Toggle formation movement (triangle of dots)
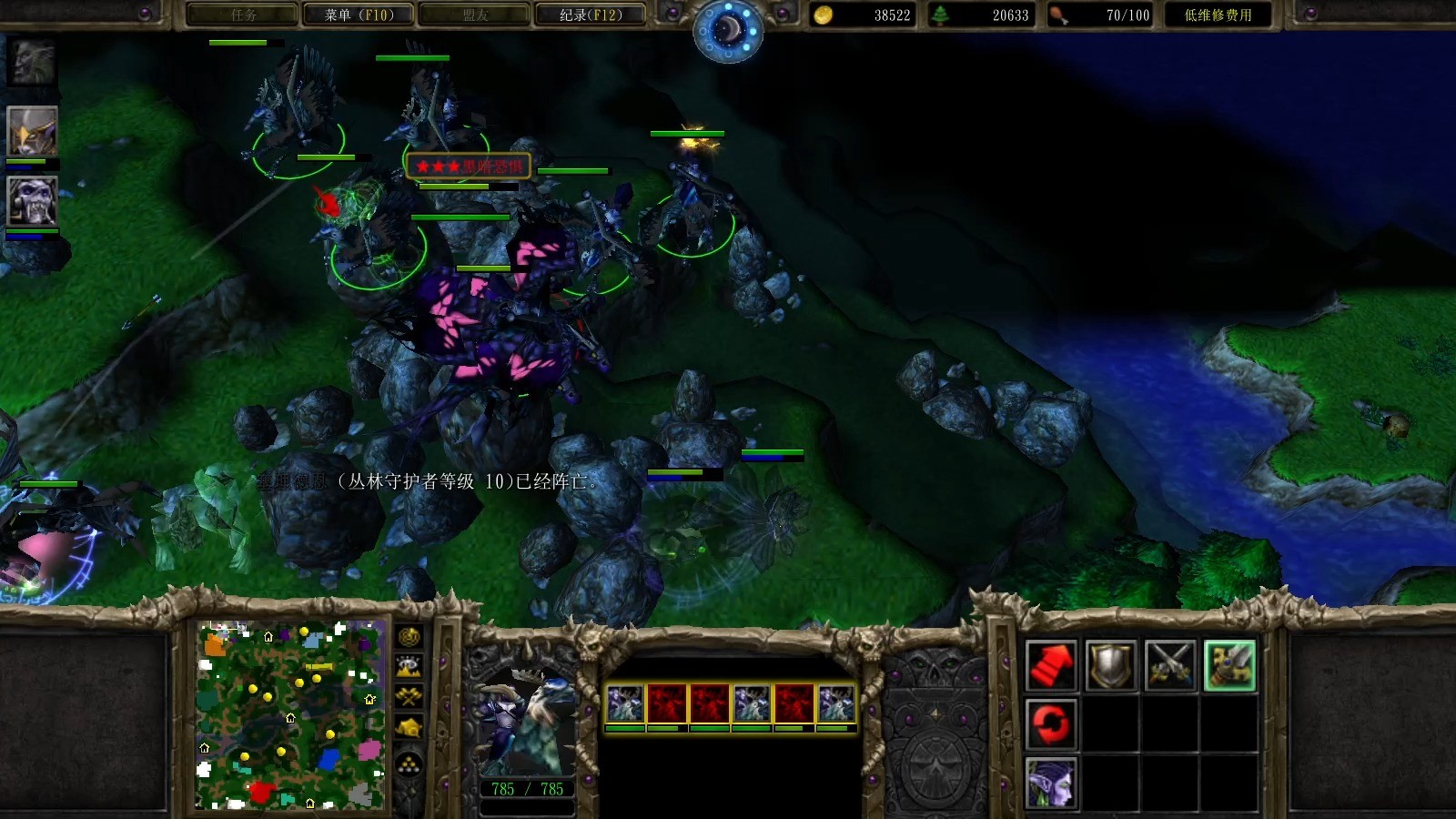 click(x=409, y=763)
